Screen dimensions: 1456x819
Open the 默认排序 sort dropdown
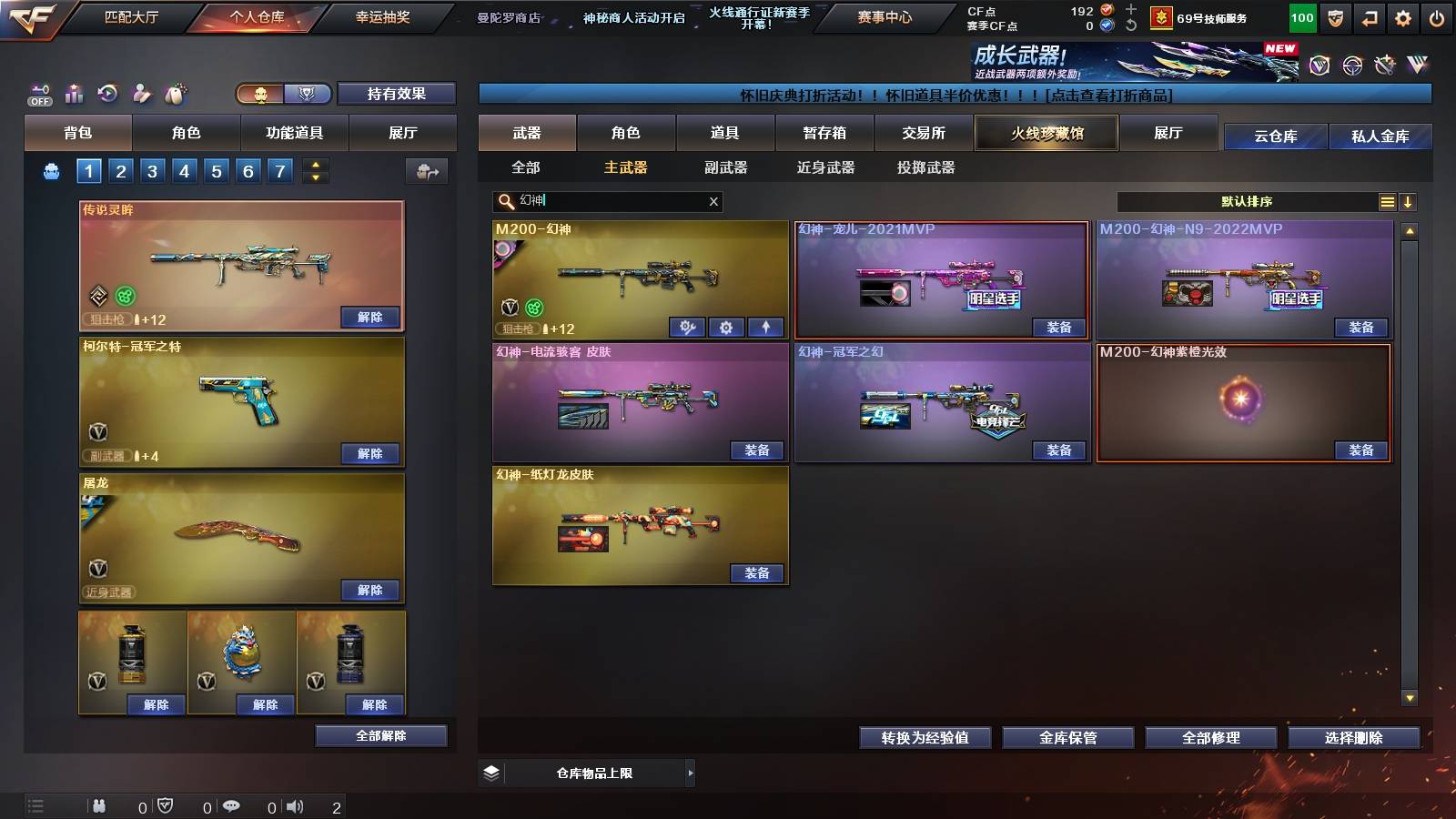click(x=1247, y=202)
